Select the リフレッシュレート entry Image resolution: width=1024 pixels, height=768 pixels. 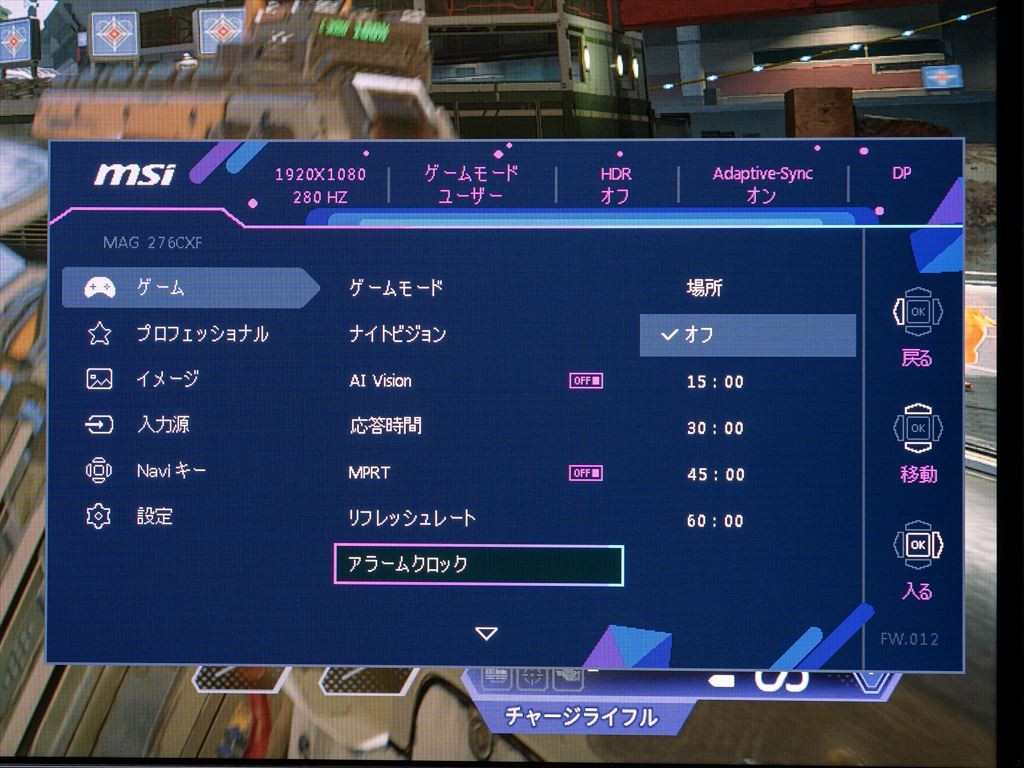pyautogui.click(x=411, y=518)
